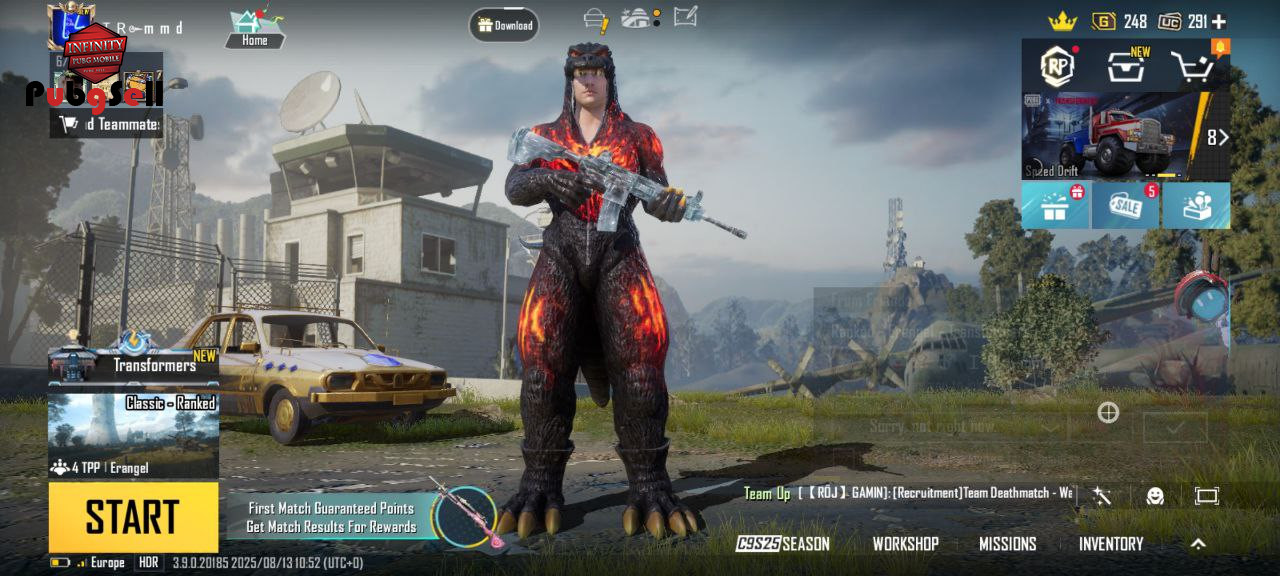This screenshot has height=576, width=1280.
Task: Add UC with the plus button
Action: point(1219,21)
